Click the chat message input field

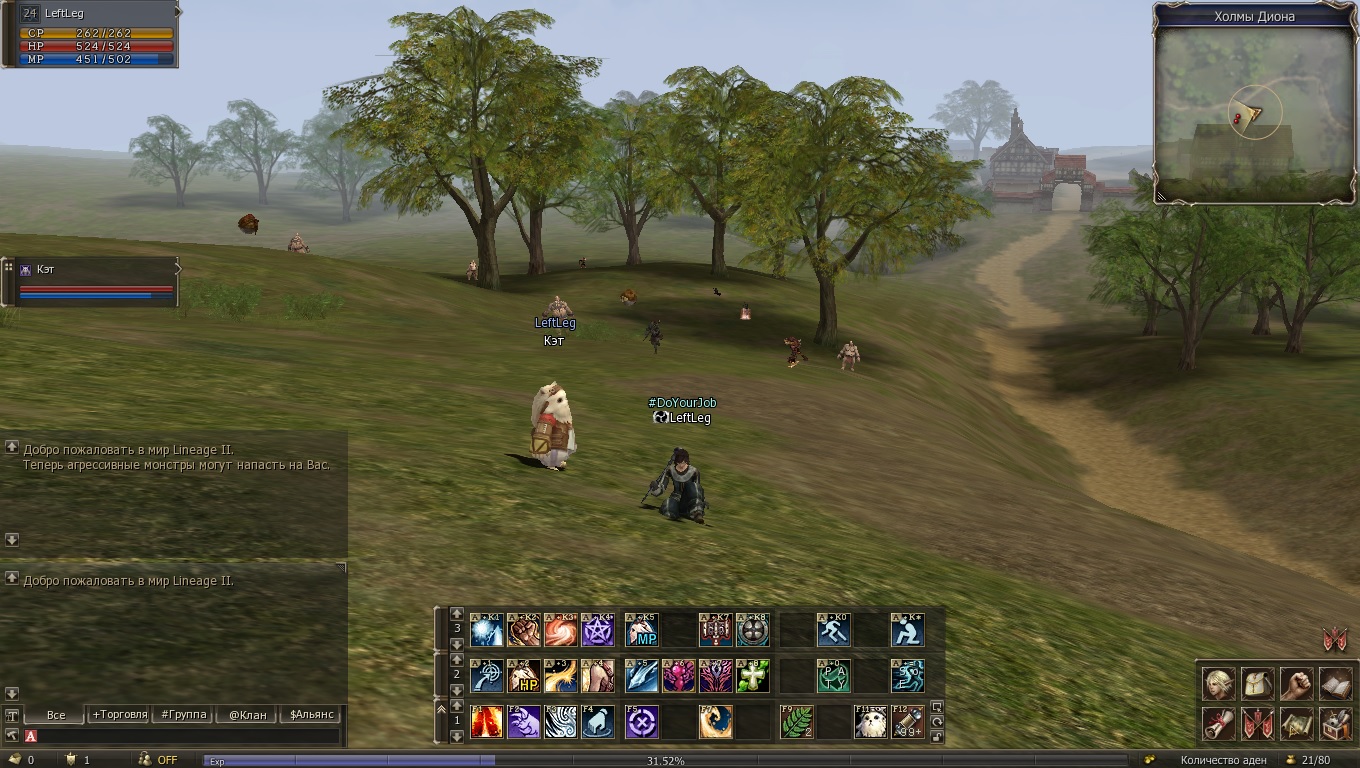pyautogui.click(x=185, y=736)
